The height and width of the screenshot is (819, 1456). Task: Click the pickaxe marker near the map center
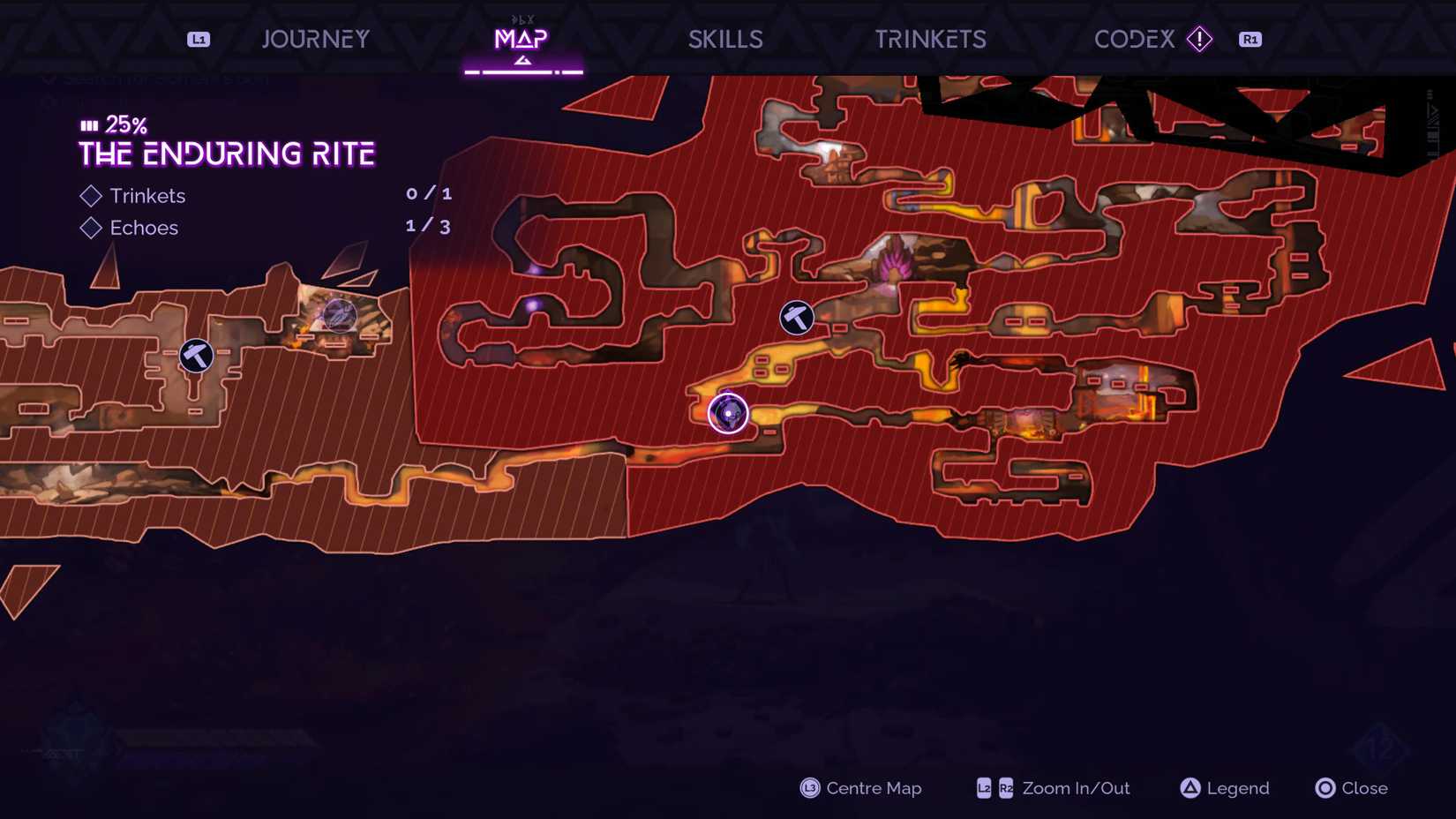[797, 318]
